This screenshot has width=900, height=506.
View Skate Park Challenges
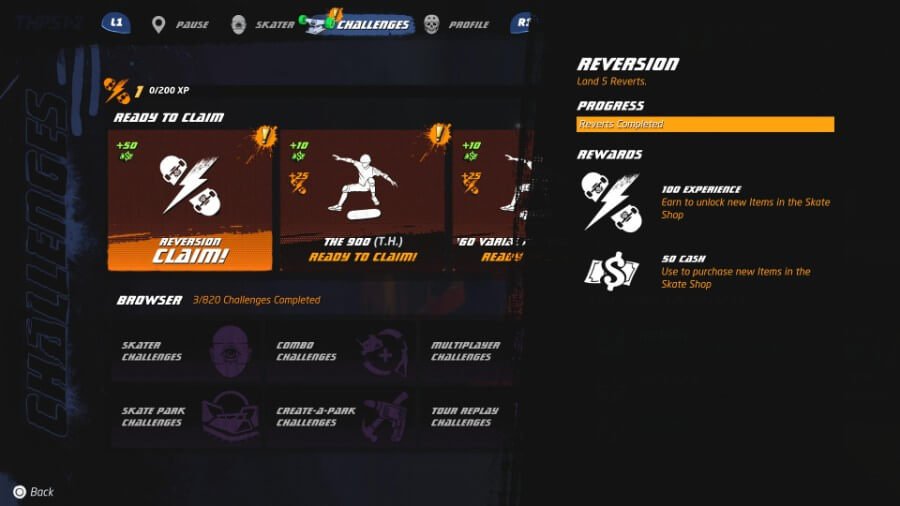coord(186,416)
